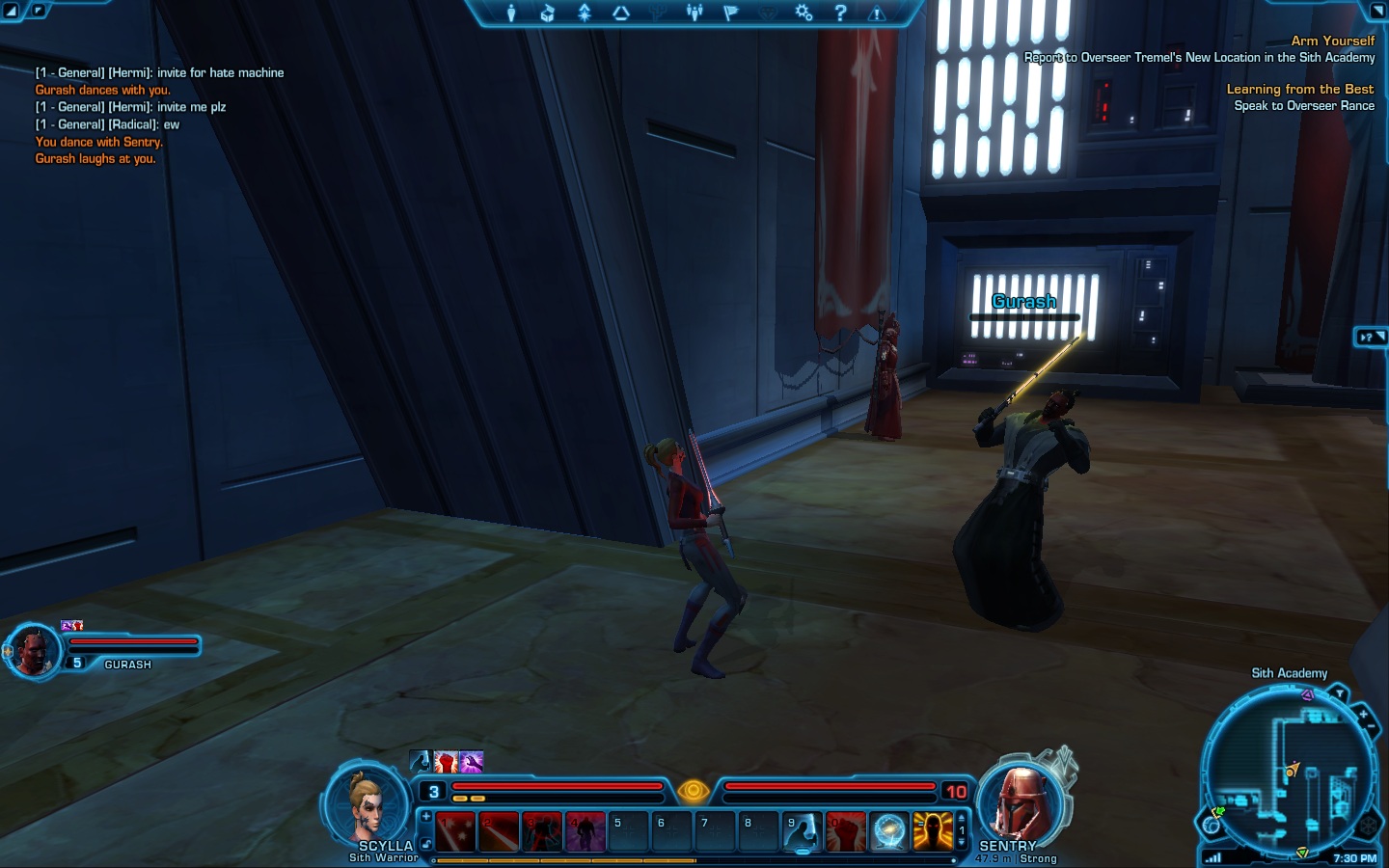Activate the glowing orange figure ability

(x=932, y=831)
